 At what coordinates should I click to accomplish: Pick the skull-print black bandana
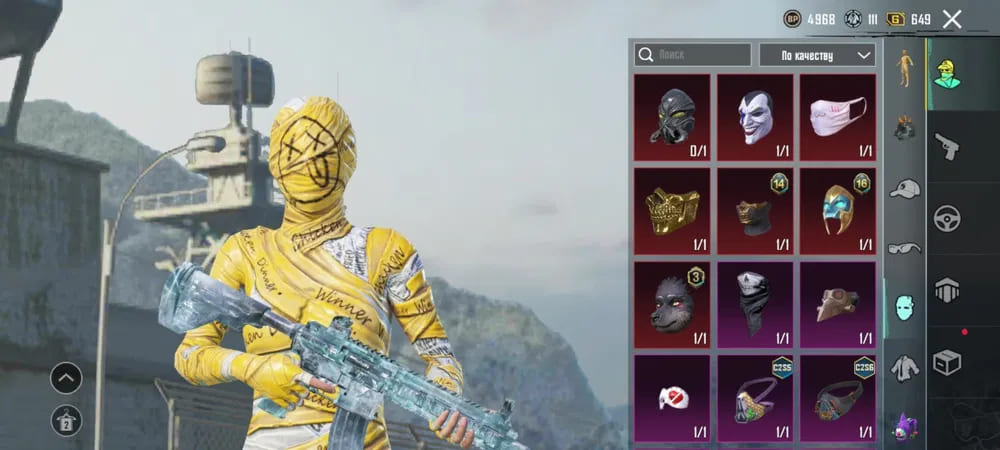coord(755,304)
